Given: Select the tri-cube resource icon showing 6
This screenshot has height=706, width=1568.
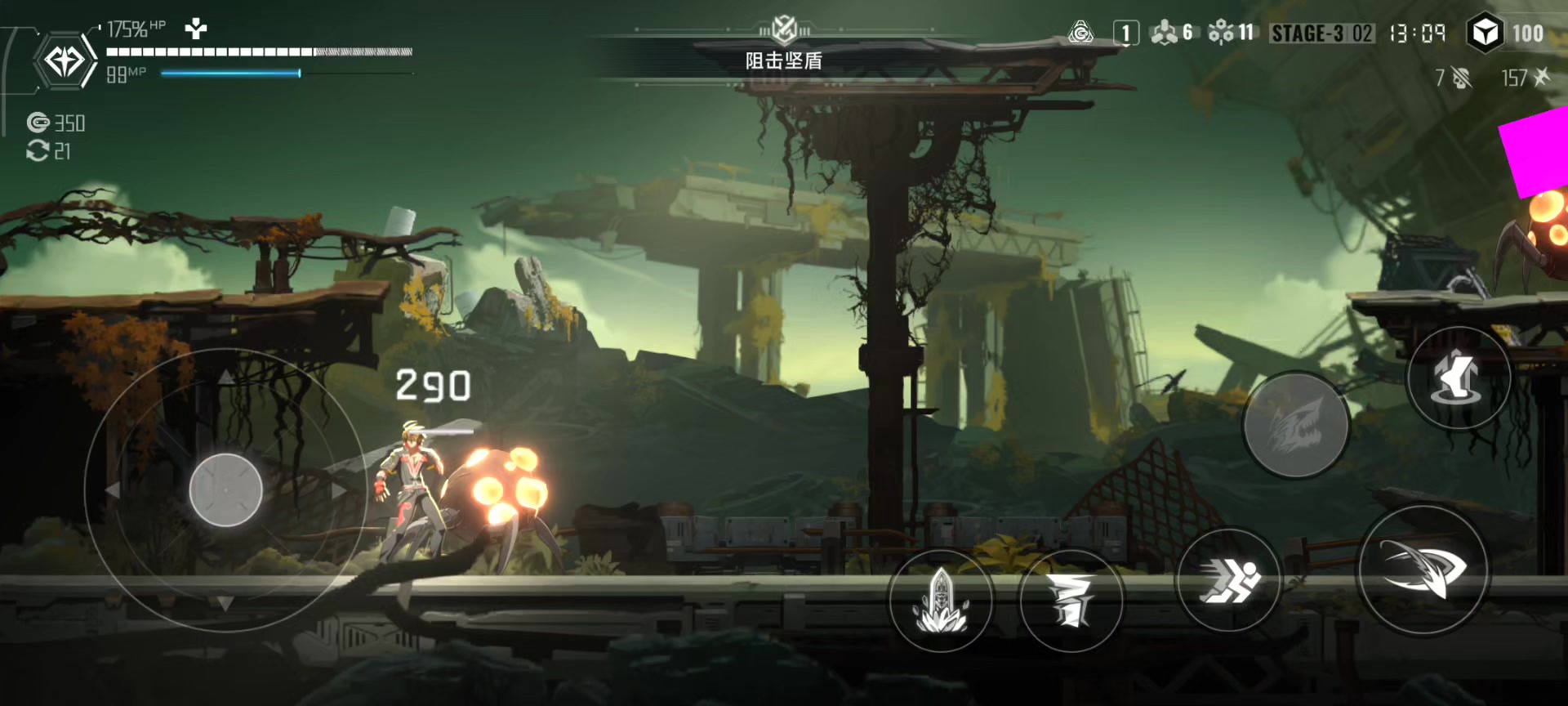Looking at the screenshot, I should coord(1164,33).
